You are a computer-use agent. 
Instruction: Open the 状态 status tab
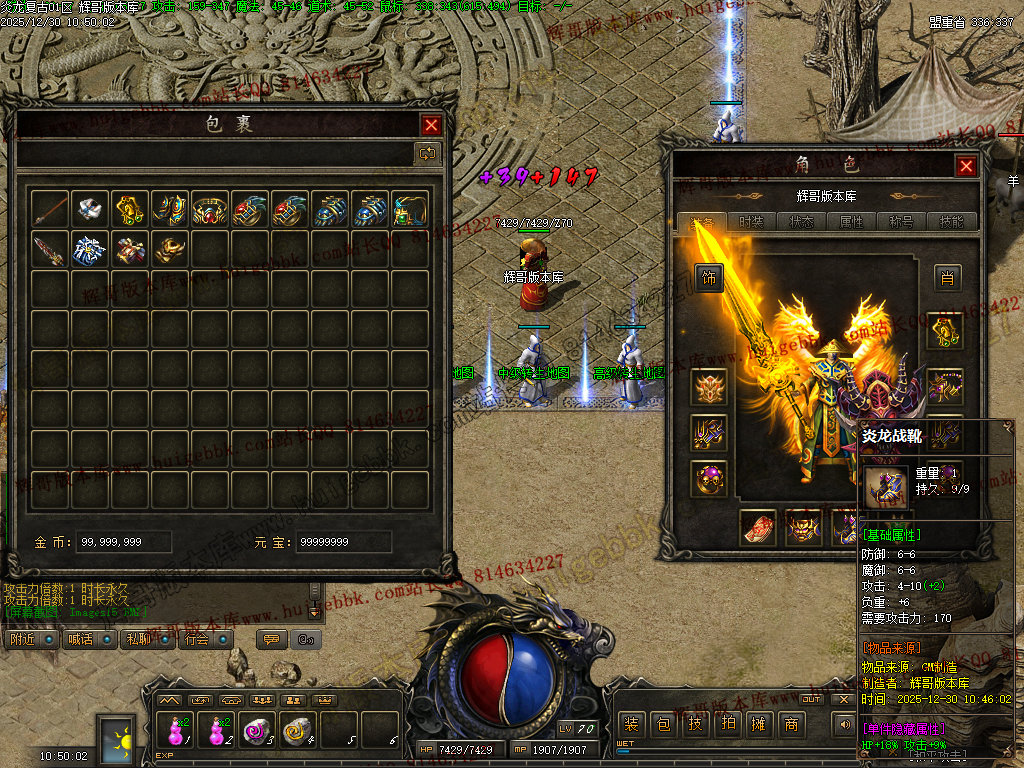[x=801, y=222]
